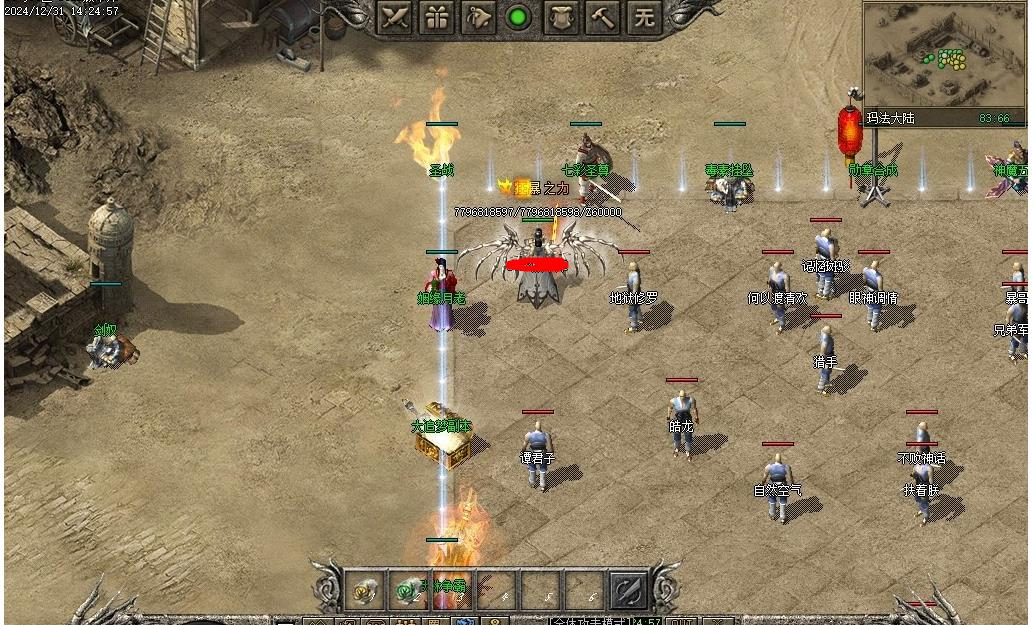Open the armor icon menu
The image size is (1033, 625).
coord(562,18)
